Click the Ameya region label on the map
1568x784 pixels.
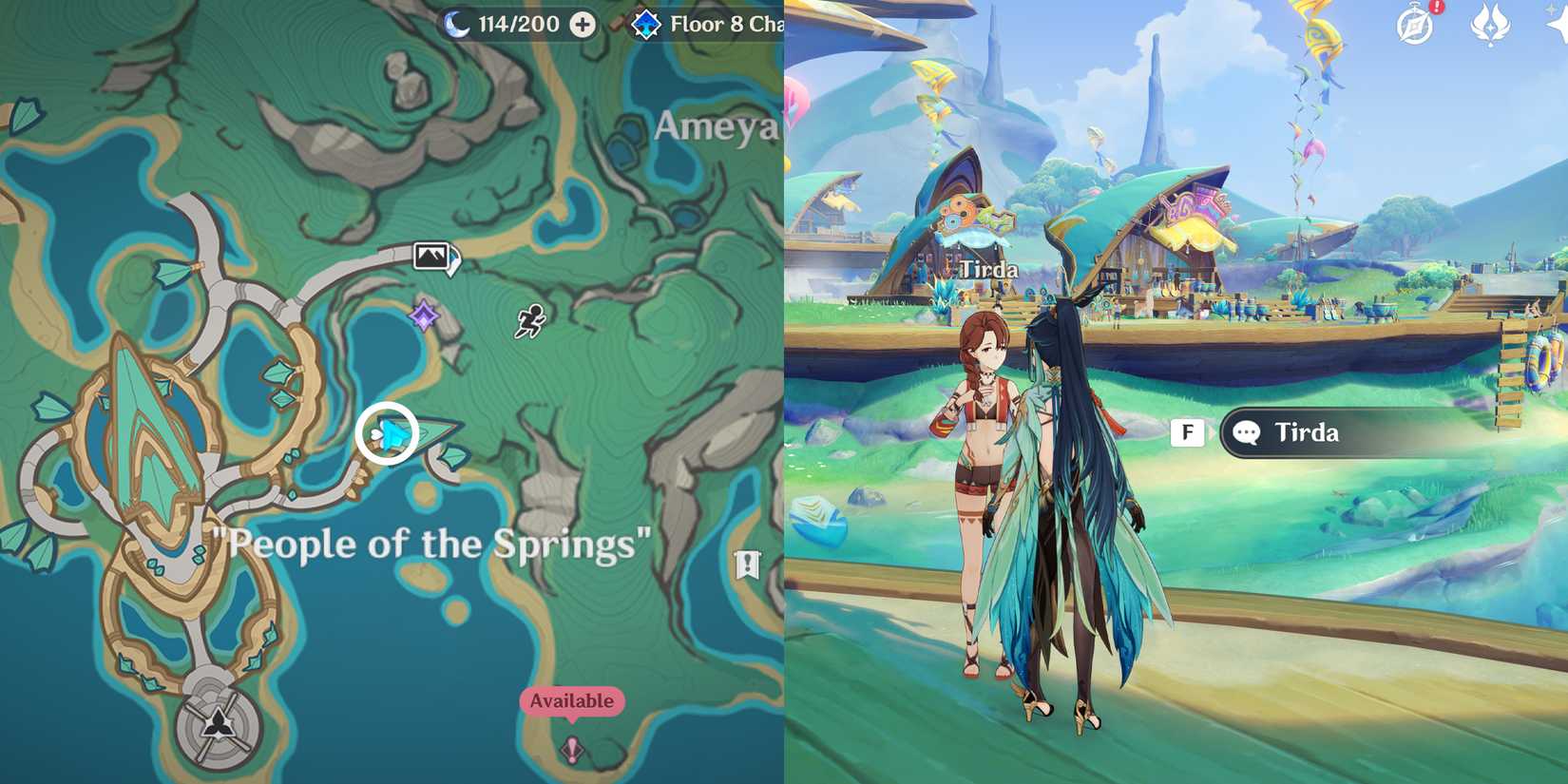pyautogui.click(x=717, y=128)
